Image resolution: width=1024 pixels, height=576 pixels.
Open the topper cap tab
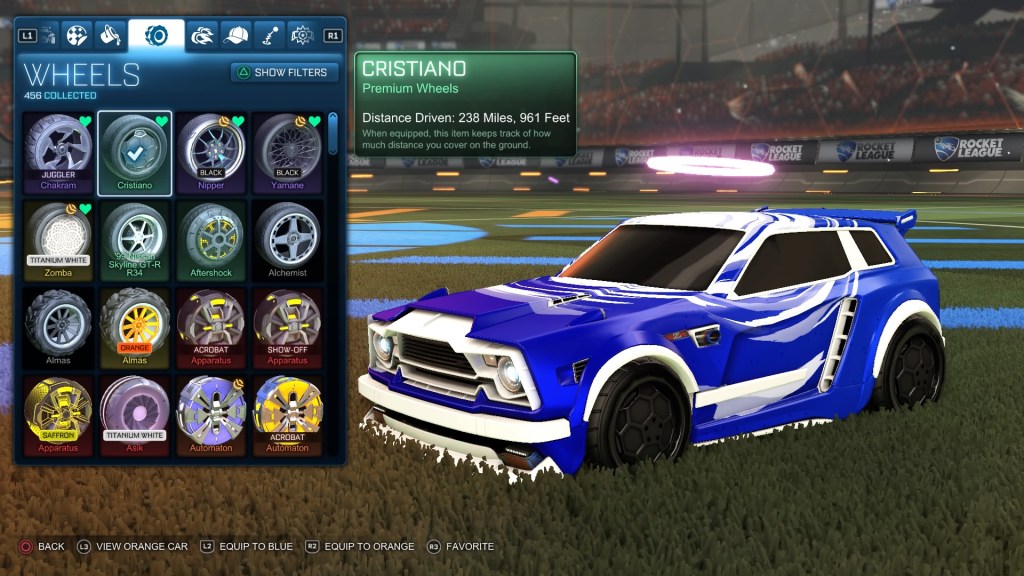click(236, 35)
